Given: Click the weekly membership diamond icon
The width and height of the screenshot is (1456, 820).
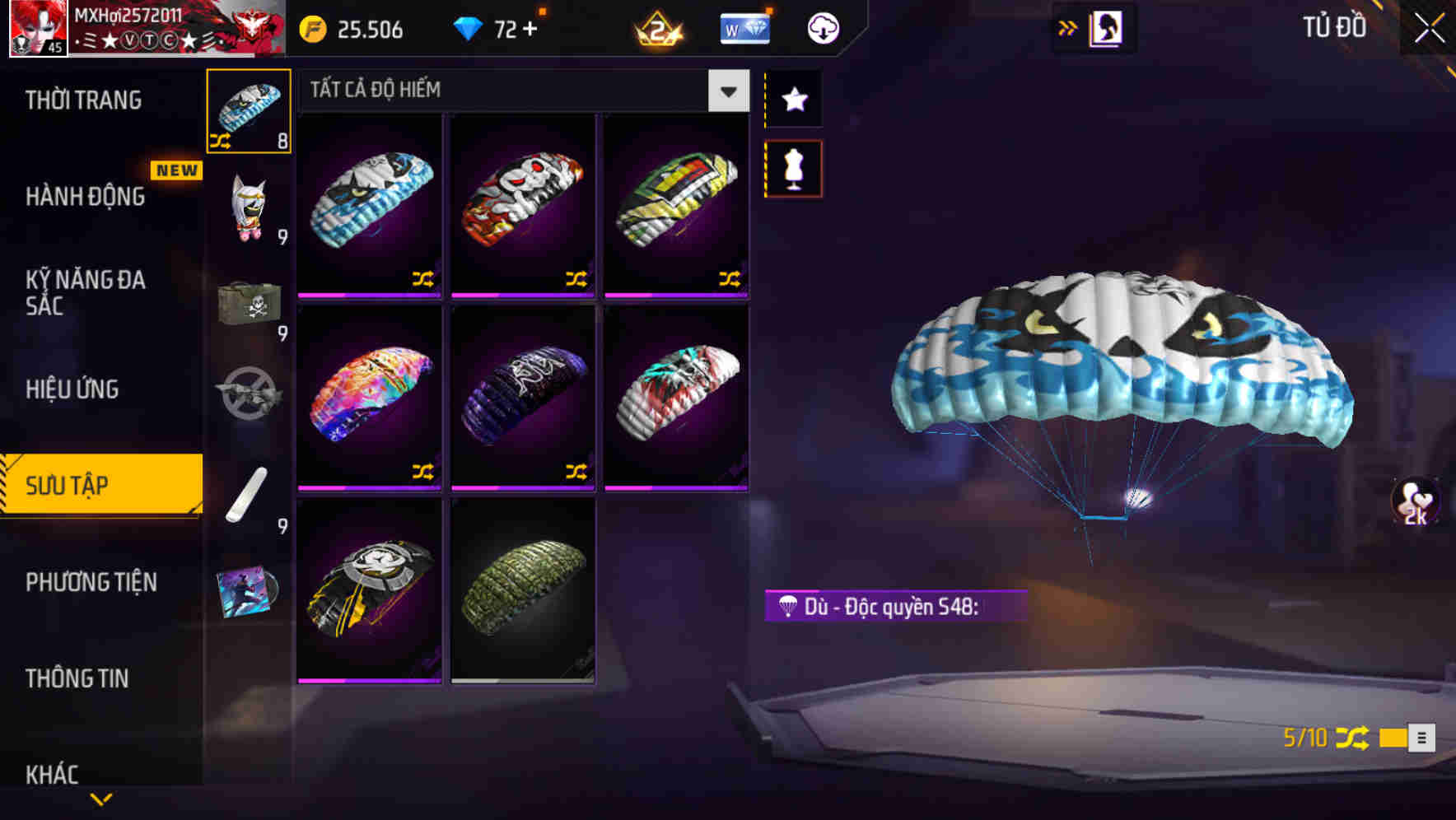Looking at the screenshot, I should coord(744,27).
